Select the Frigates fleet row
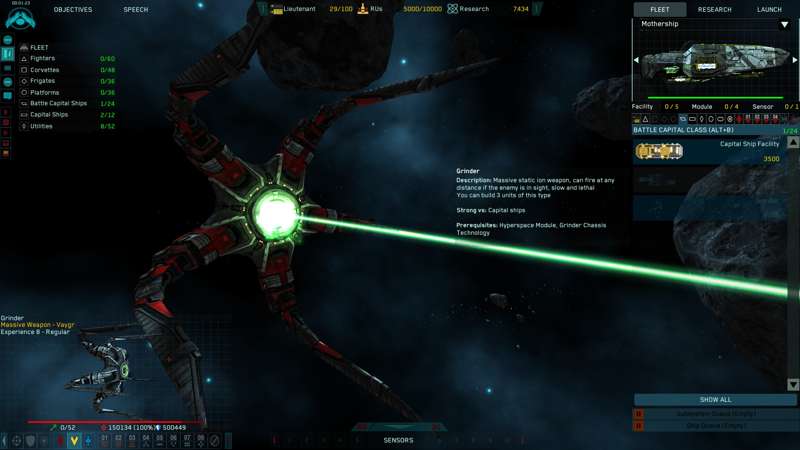Image resolution: width=800 pixels, height=450 pixels. pyautogui.click(x=60, y=81)
